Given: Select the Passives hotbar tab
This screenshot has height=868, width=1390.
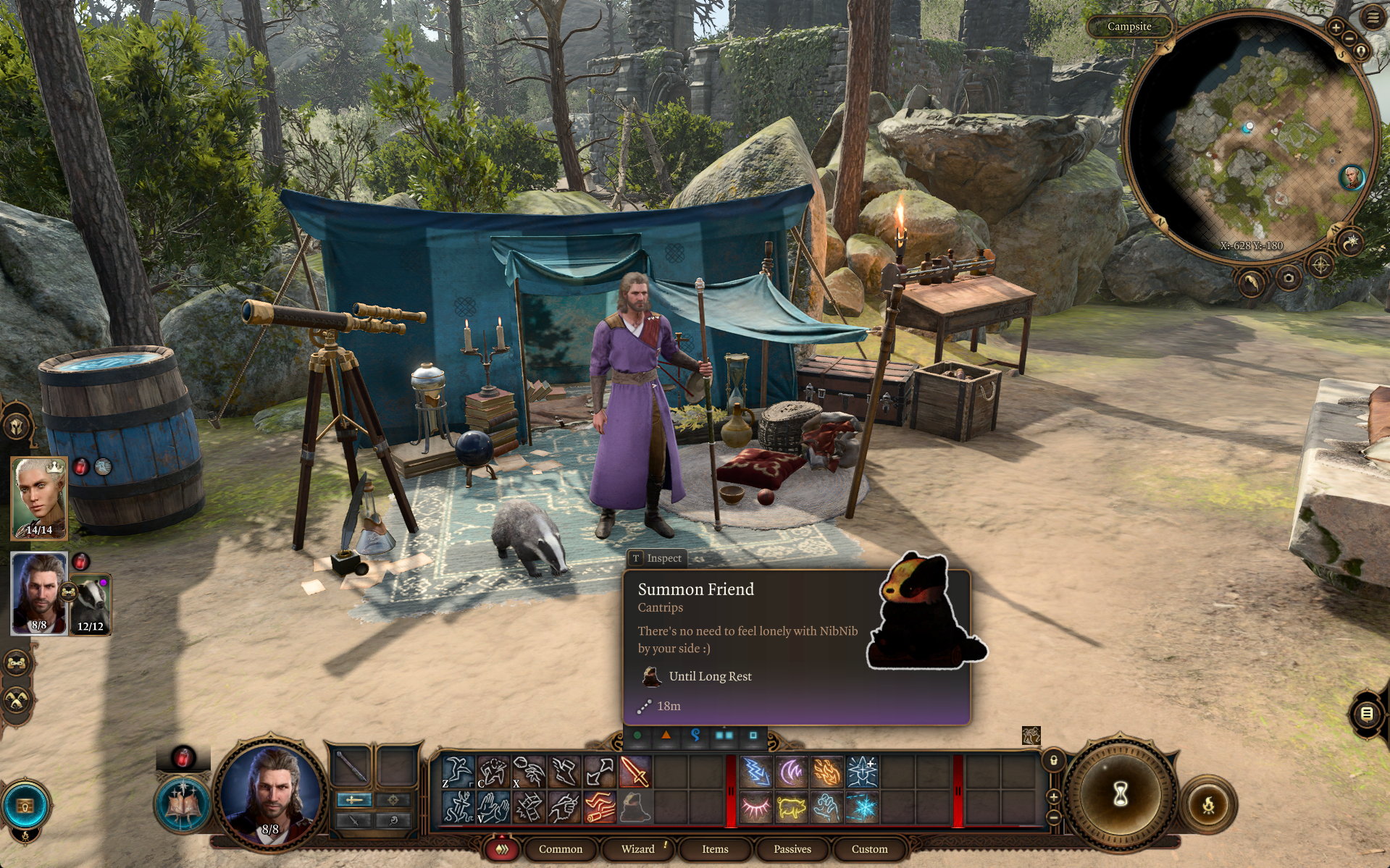Looking at the screenshot, I should click(x=792, y=849).
